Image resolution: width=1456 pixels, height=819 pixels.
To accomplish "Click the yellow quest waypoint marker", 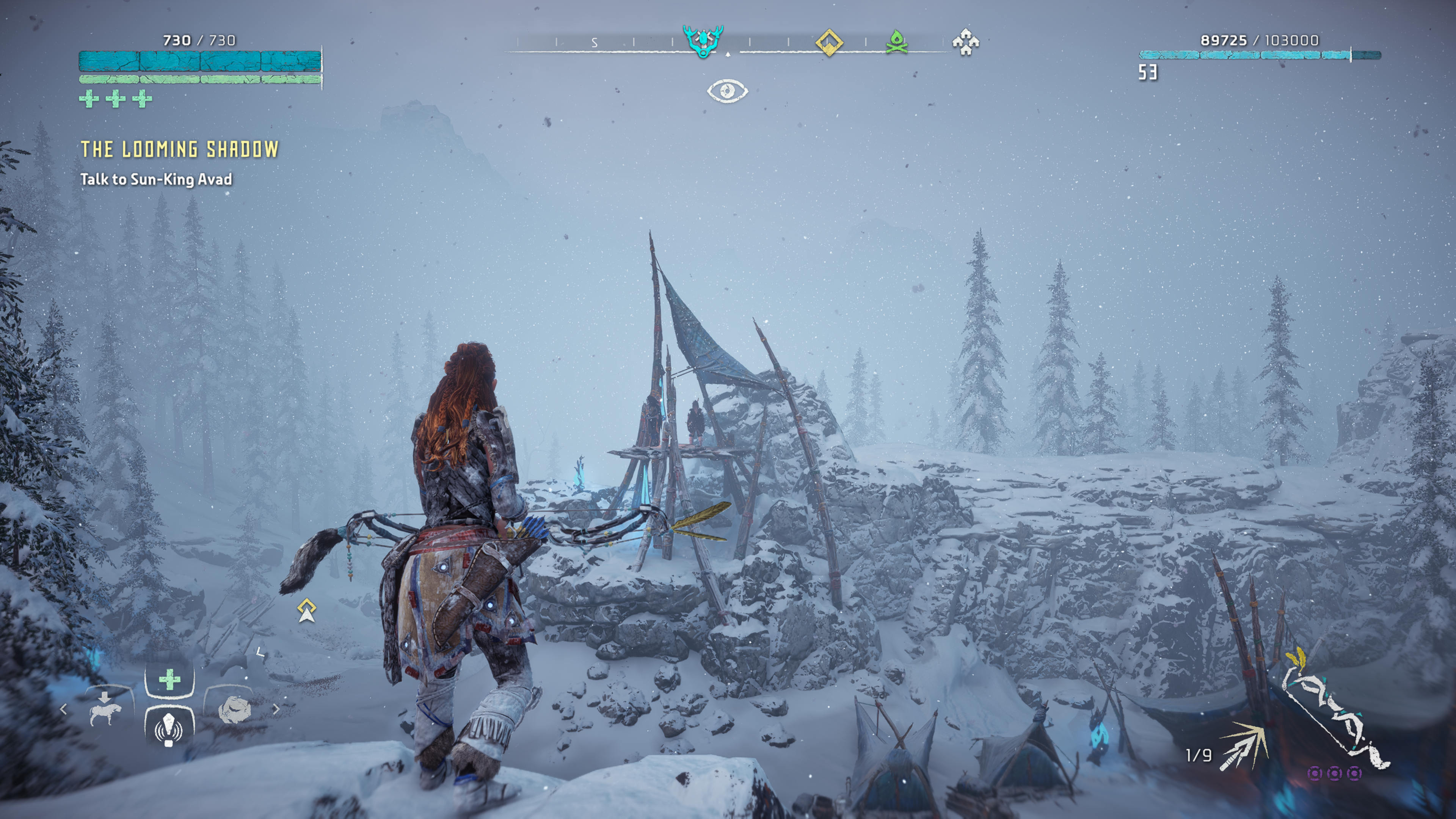I will [307, 610].
